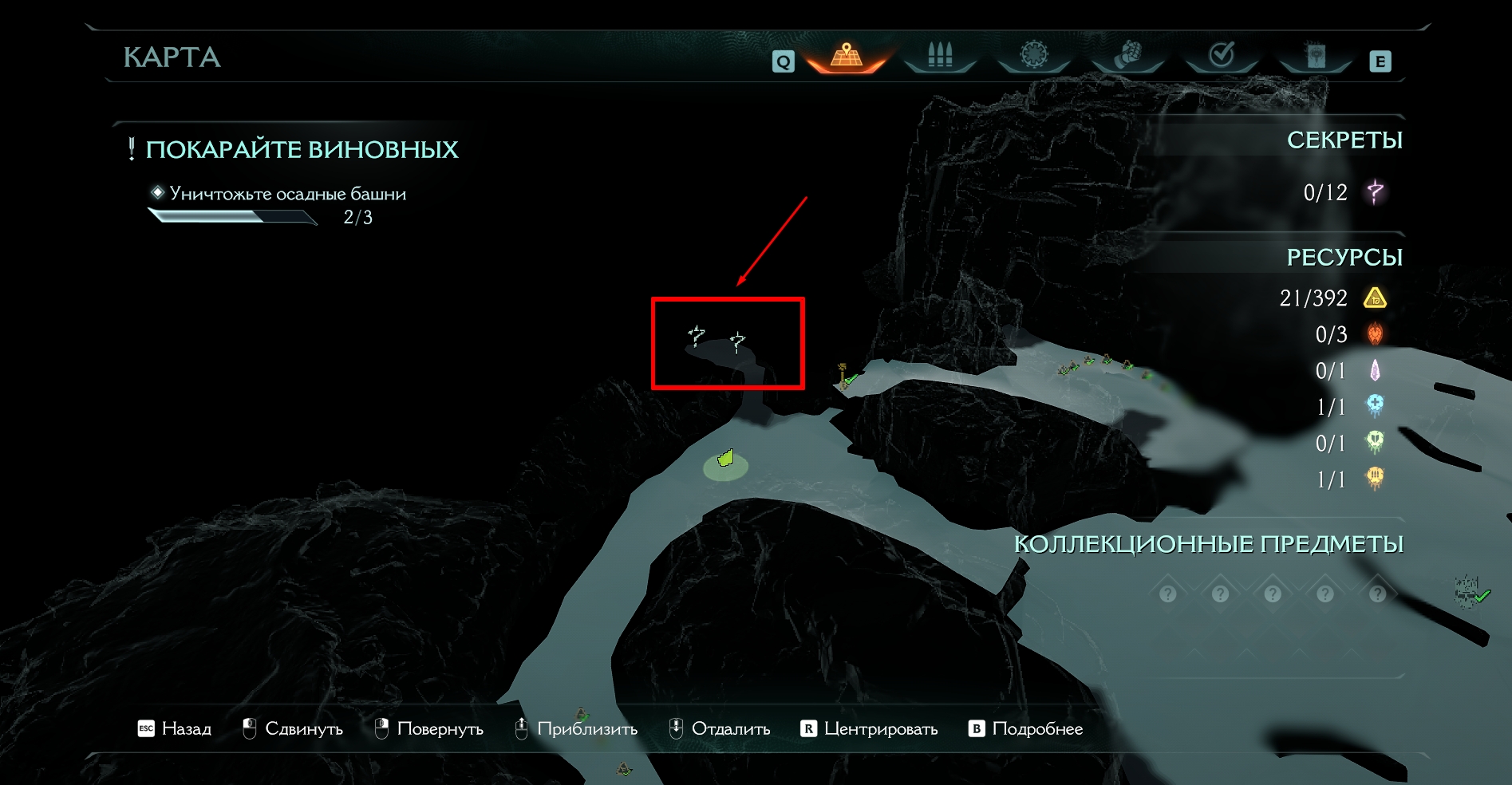The image size is (1512, 785).
Task: Switch to the checkmark missions tab
Action: [x=1222, y=56]
